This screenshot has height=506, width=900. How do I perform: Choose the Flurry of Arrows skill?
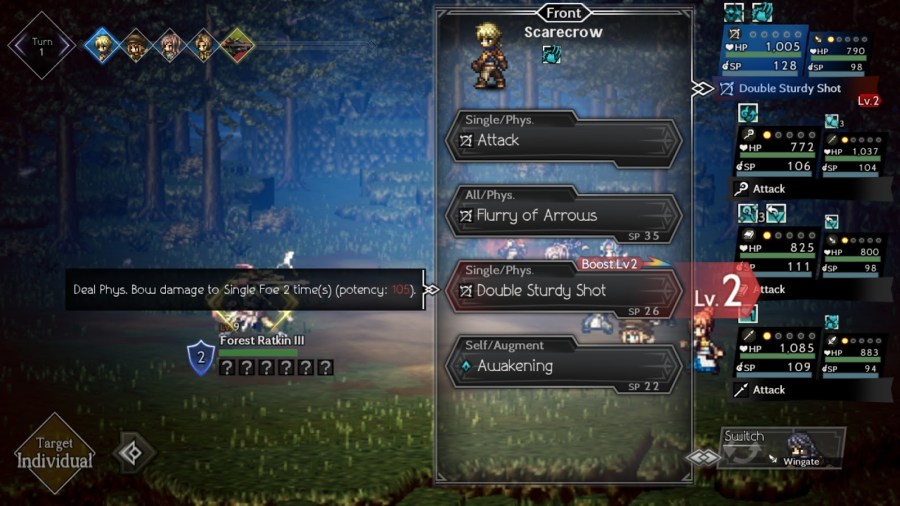pyautogui.click(x=563, y=216)
